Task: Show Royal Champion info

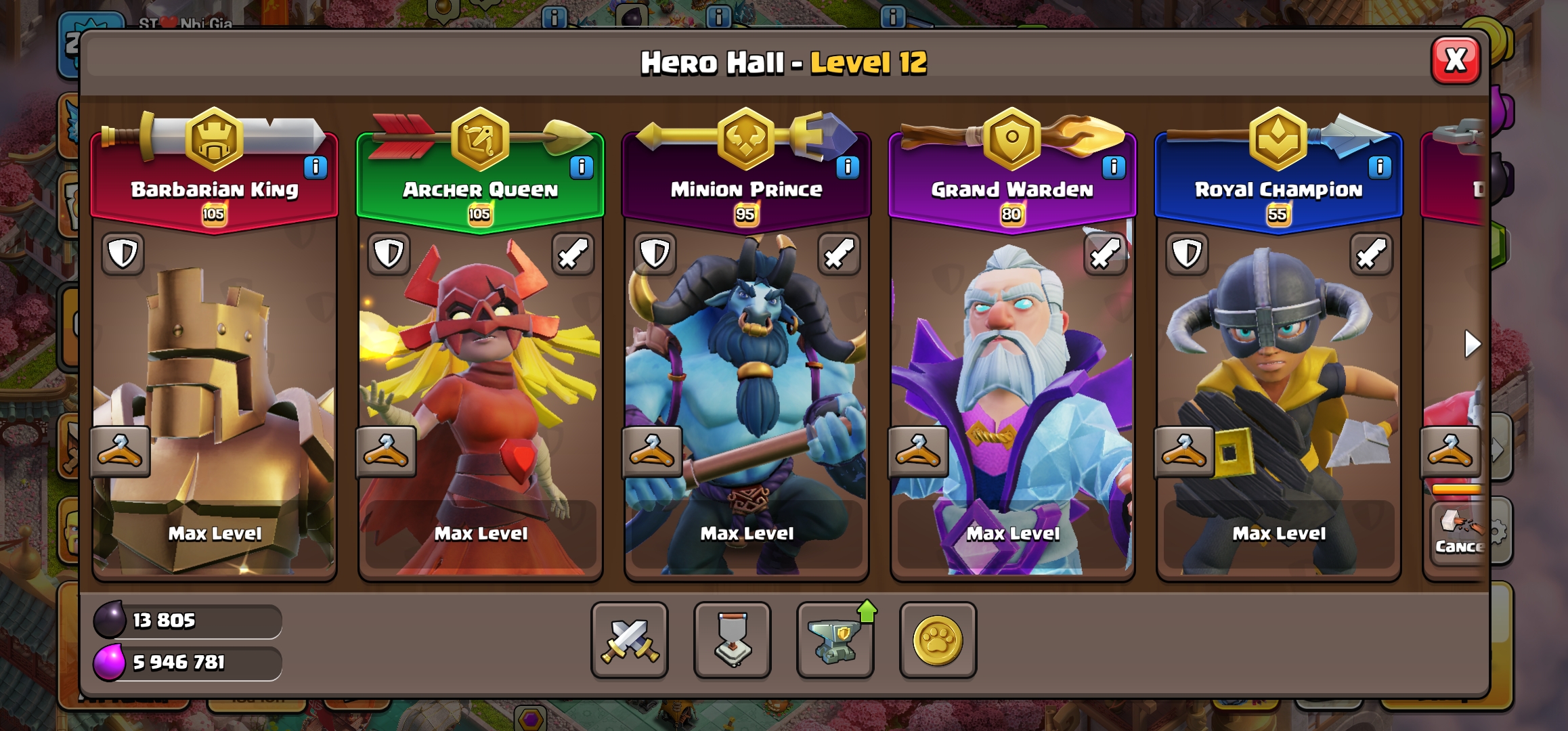Action: pos(1380,167)
